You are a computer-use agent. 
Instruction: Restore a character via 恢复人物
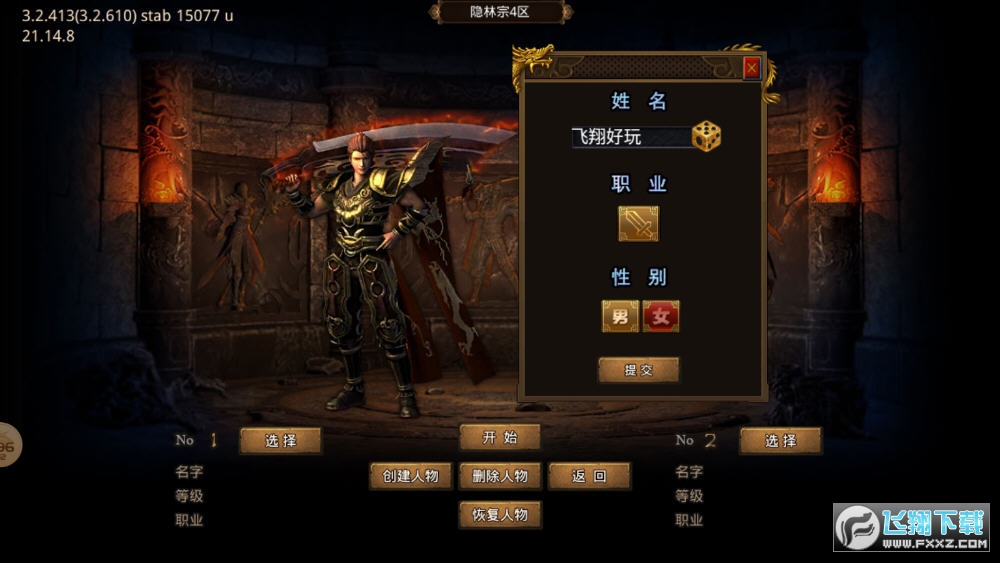tap(500, 515)
